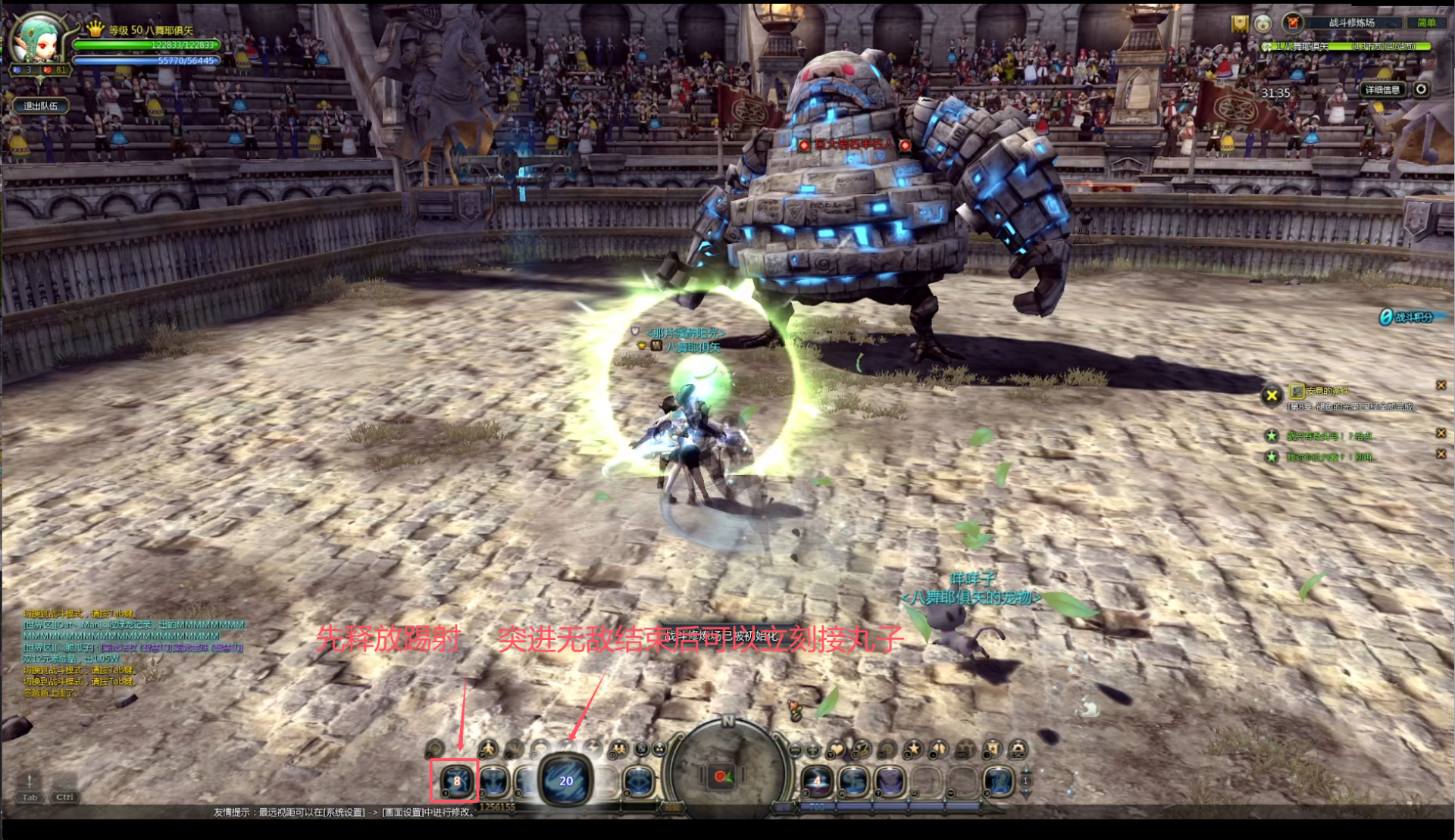Activate the enlarged skill showing cooldown 20

click(x=565, y=781)
